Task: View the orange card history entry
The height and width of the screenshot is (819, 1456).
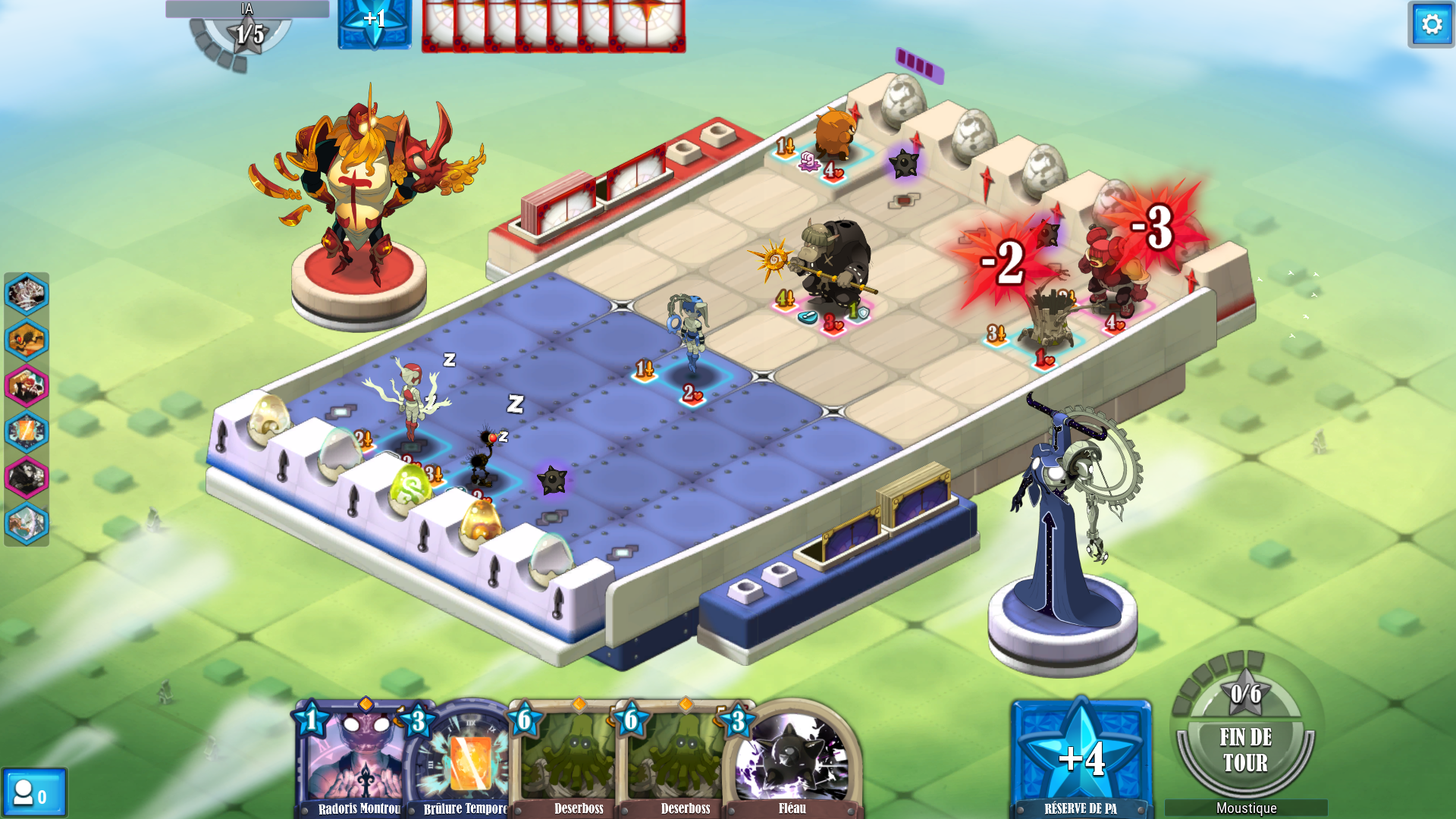Action: click(27, 432)
